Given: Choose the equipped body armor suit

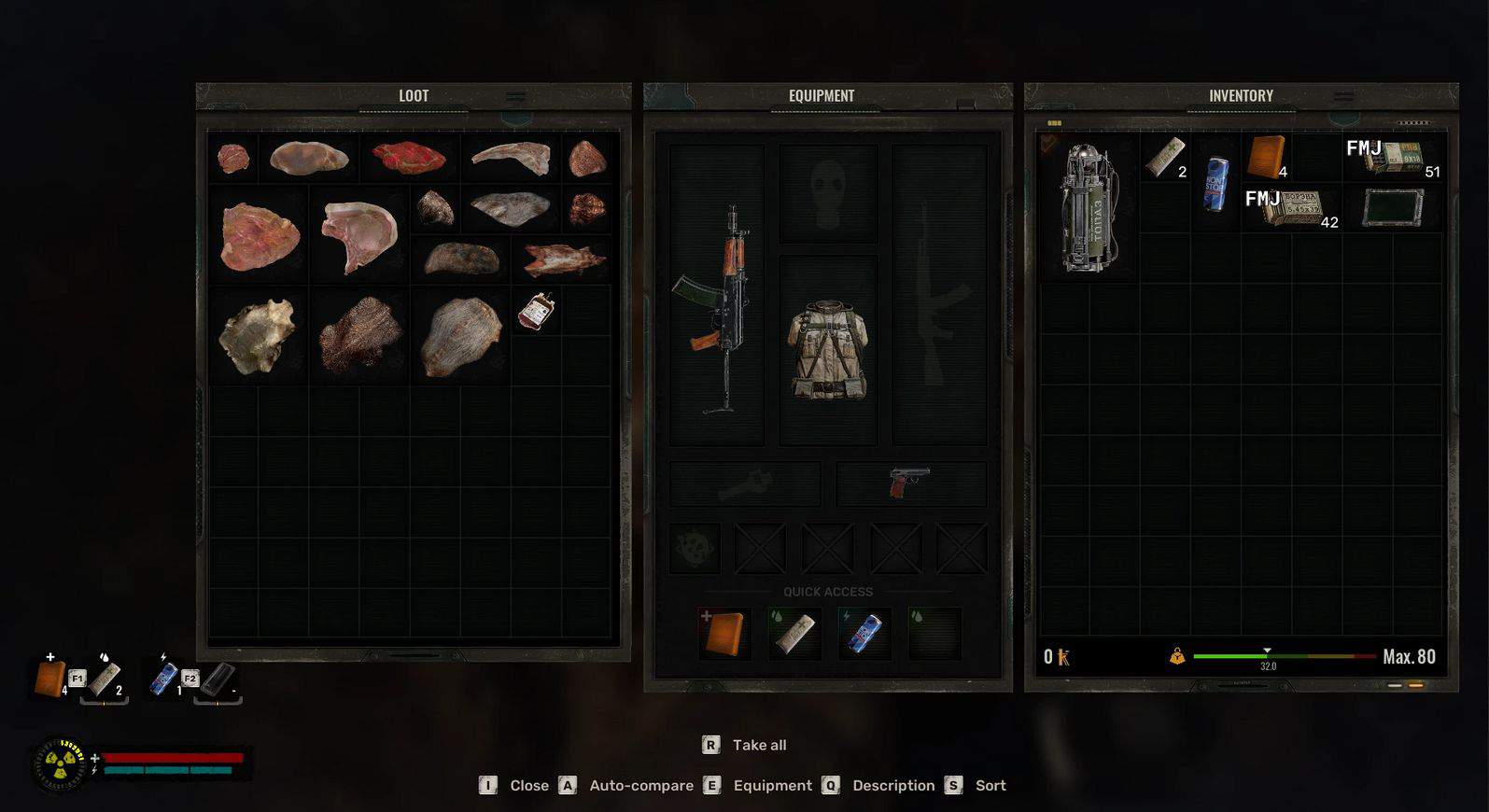Looking at the screenshot, I should coord(829,350).
